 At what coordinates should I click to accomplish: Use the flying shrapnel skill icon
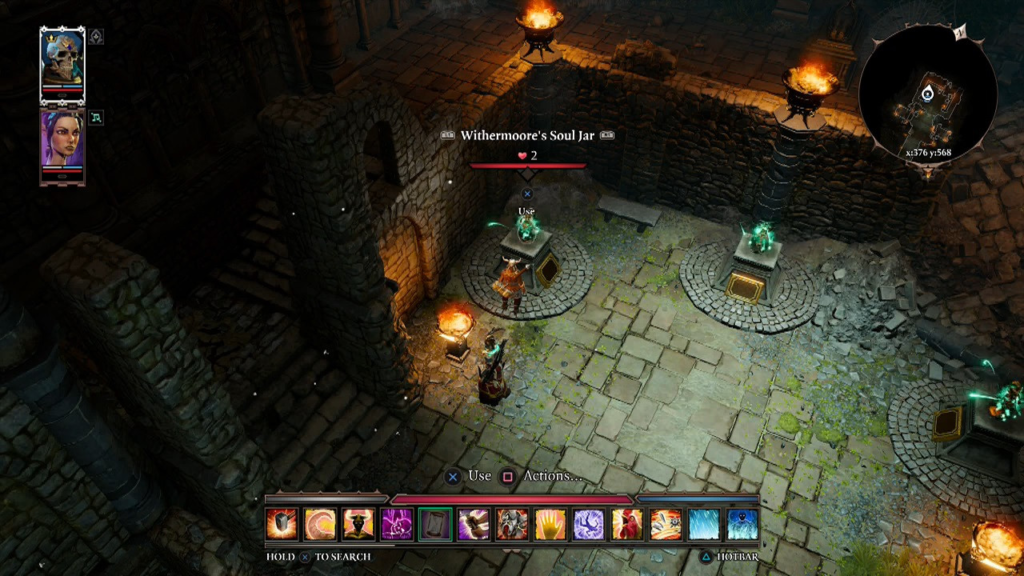coord(666,524)
